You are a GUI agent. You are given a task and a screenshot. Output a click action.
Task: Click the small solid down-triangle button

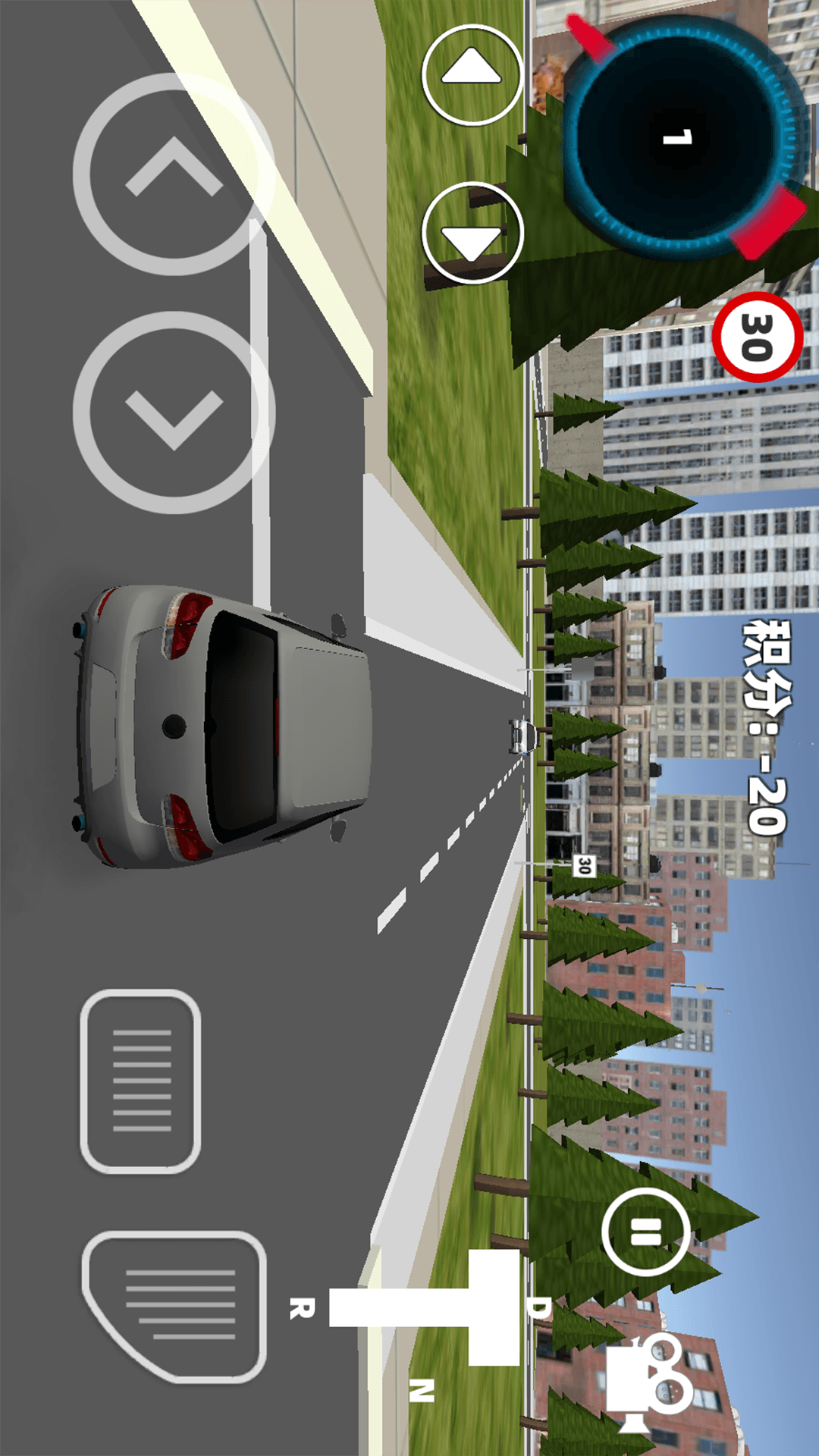click(x=472, y=233)
